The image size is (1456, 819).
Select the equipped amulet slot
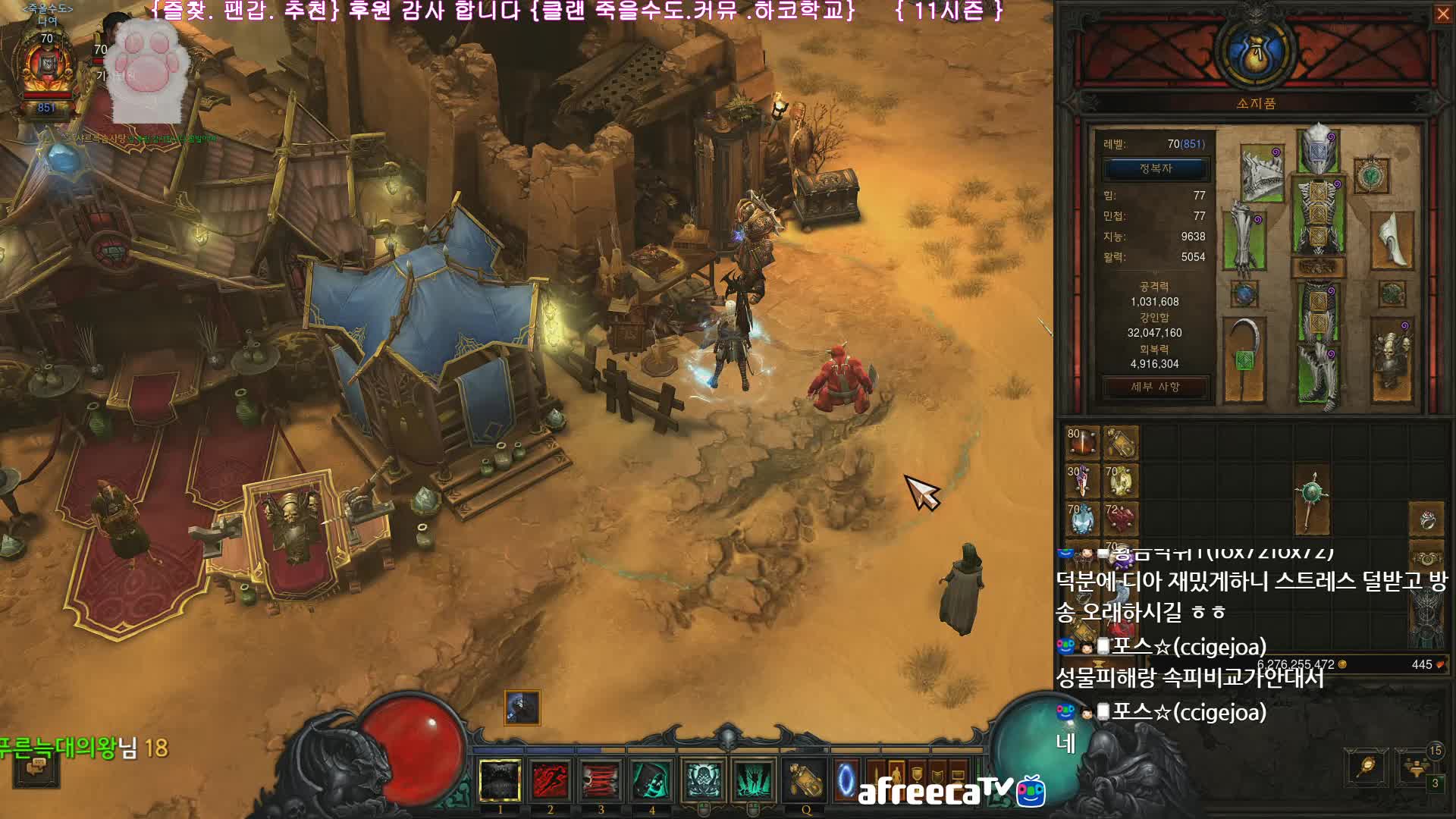[1371, 176]
